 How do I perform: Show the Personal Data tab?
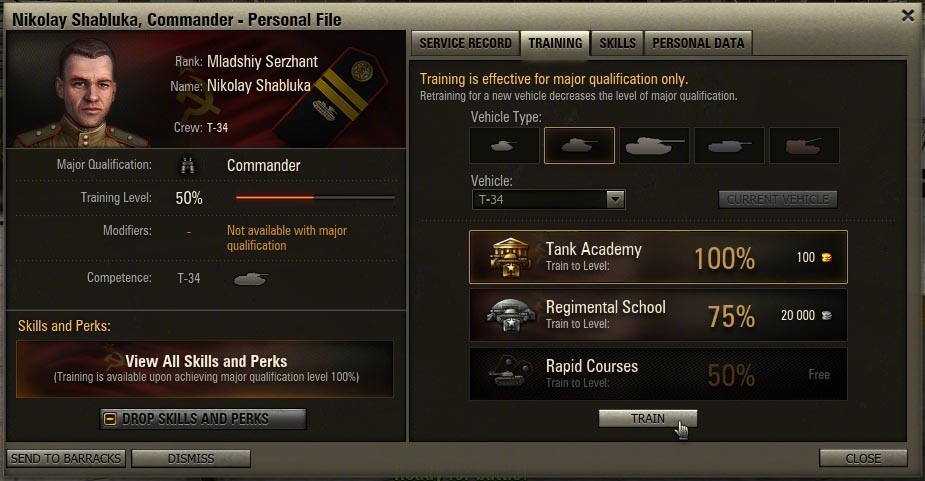[698, 43]
